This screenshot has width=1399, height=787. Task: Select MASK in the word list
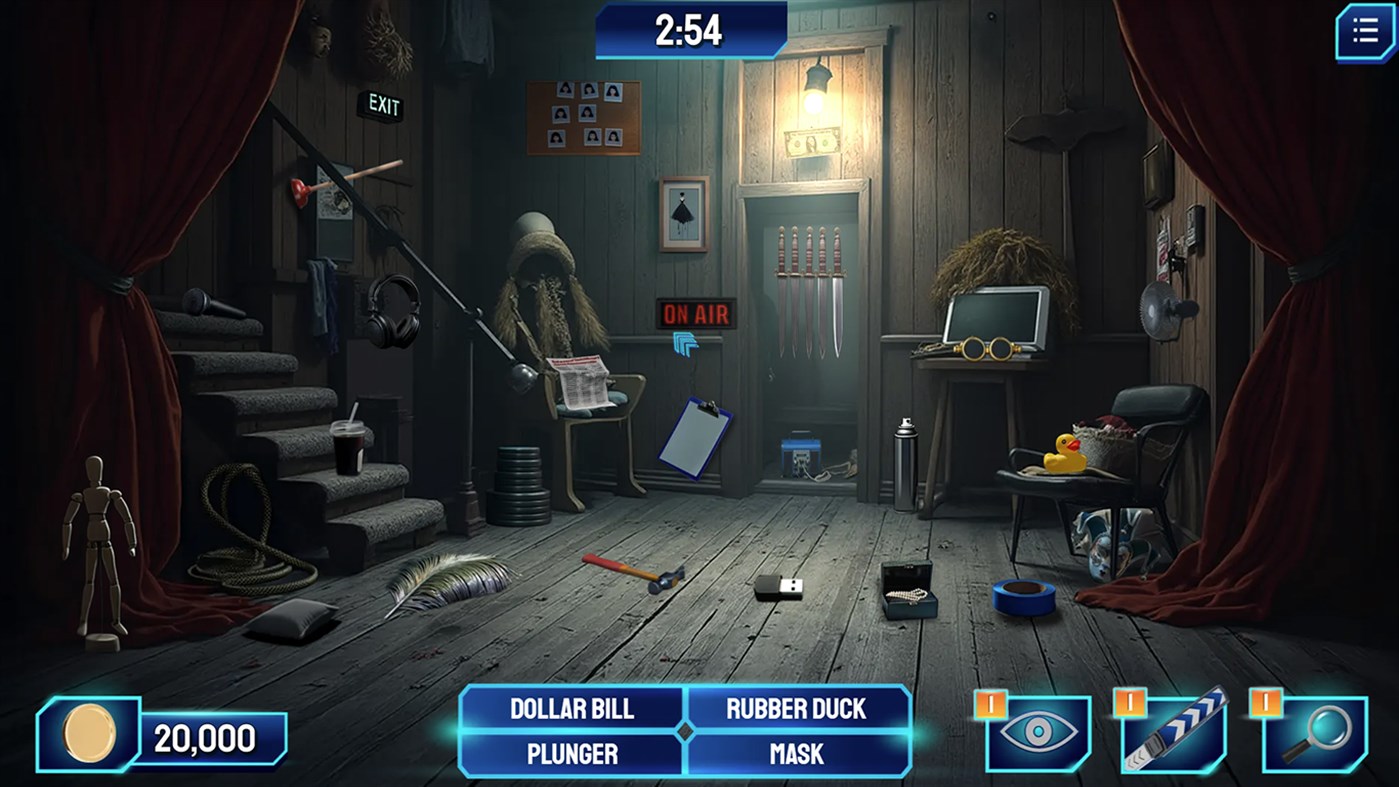[x=796, y=755]
